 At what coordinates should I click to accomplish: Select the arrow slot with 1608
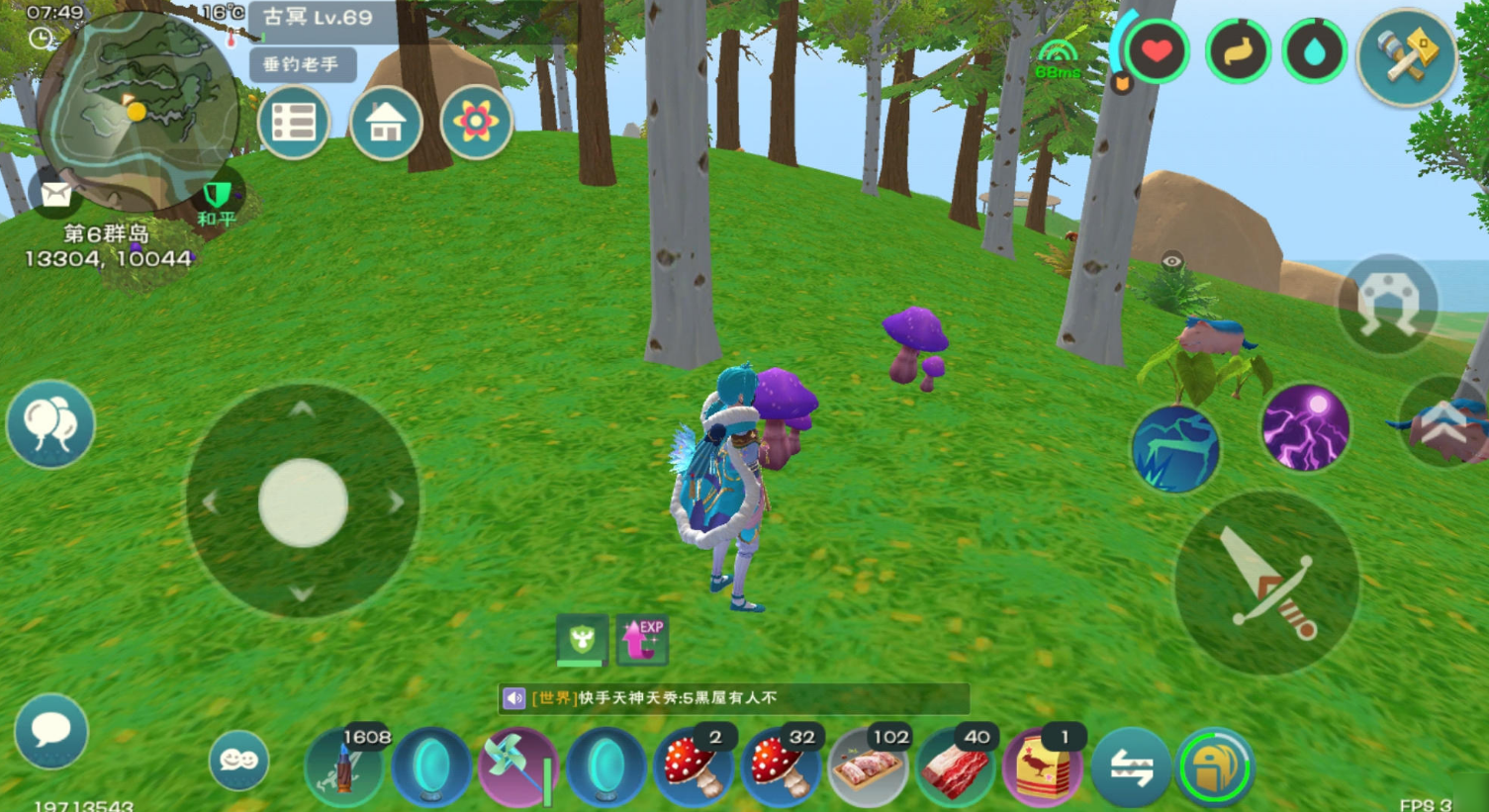point(344,767)
